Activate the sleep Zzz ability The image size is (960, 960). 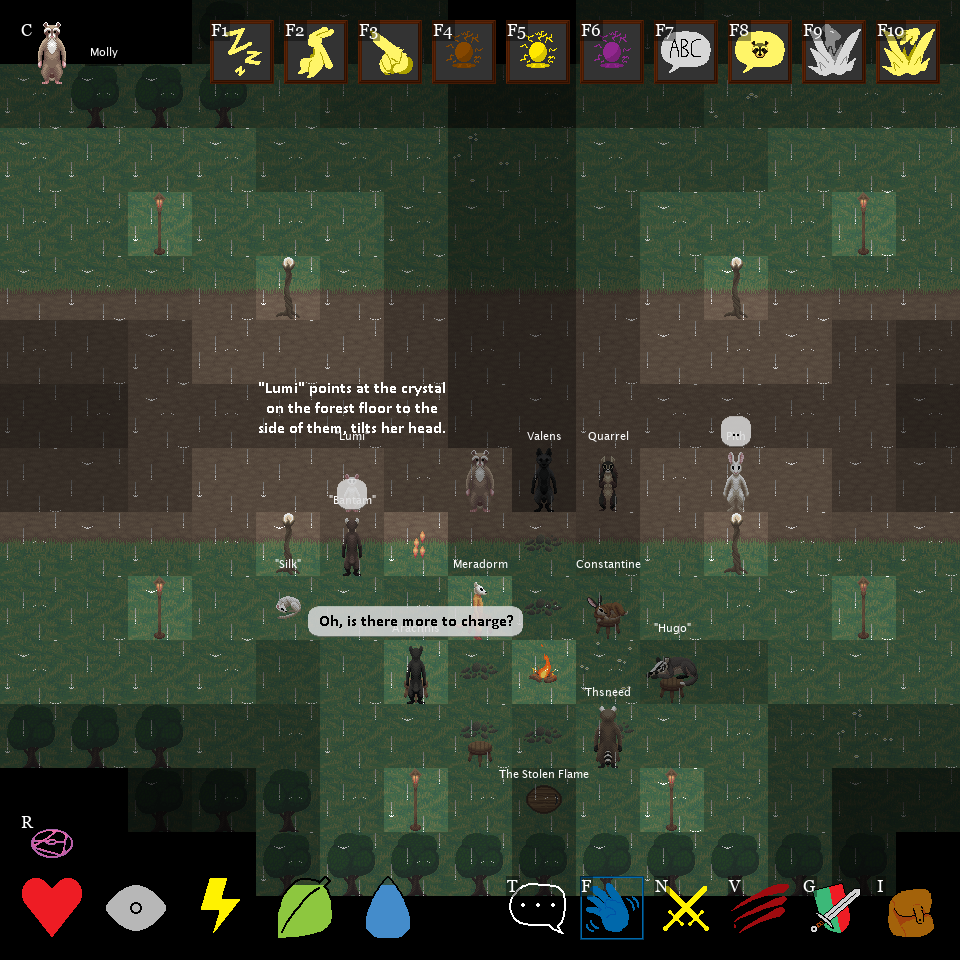[x=241, y=51]
